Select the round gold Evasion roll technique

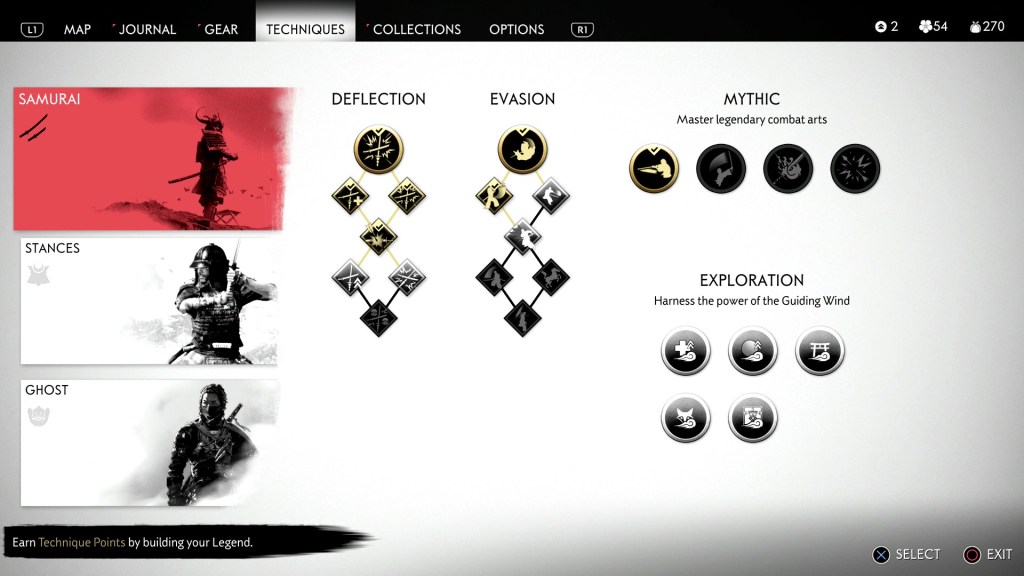click(522, 150)
